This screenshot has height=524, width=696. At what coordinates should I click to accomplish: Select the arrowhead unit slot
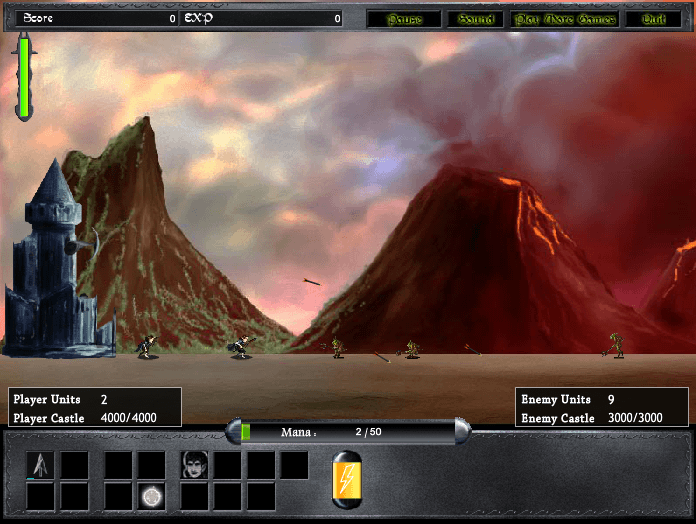tap(40, 464)
